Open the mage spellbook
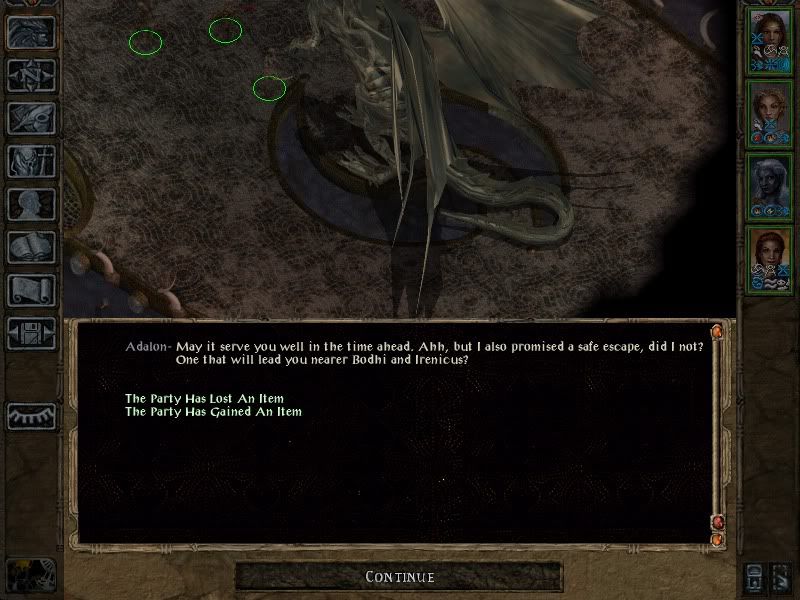The width and height of the screenshot is (800, 600). [x=30, y=247]
